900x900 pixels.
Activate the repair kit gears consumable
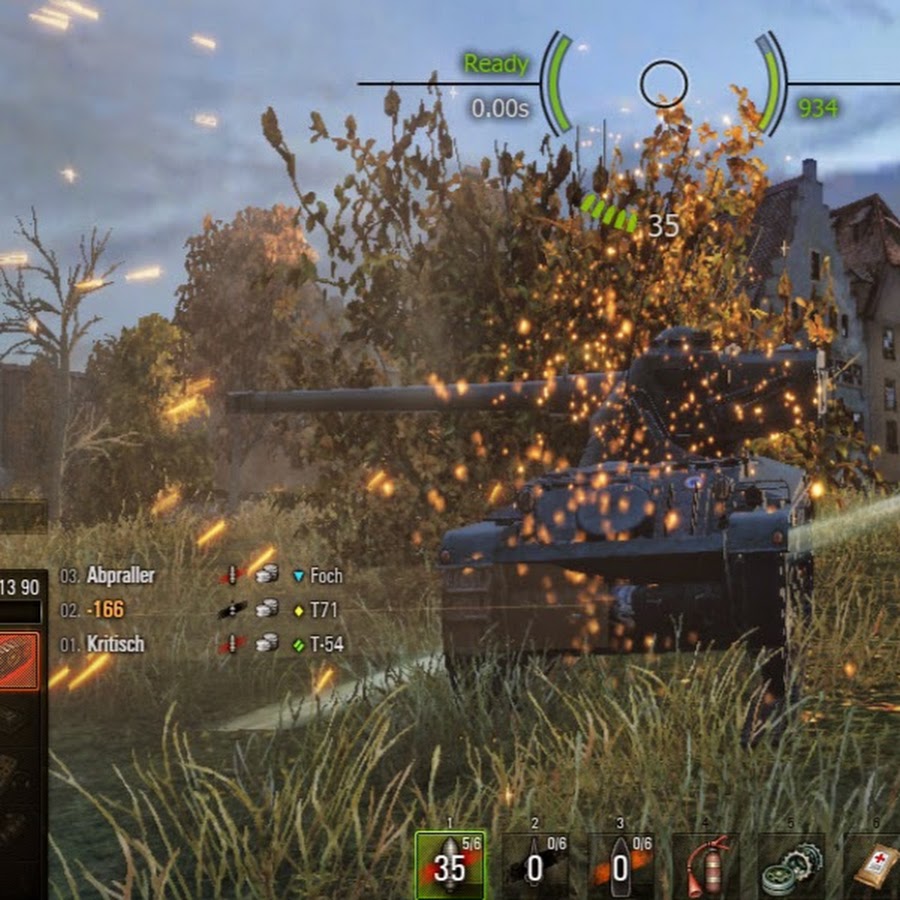point(791,866)
